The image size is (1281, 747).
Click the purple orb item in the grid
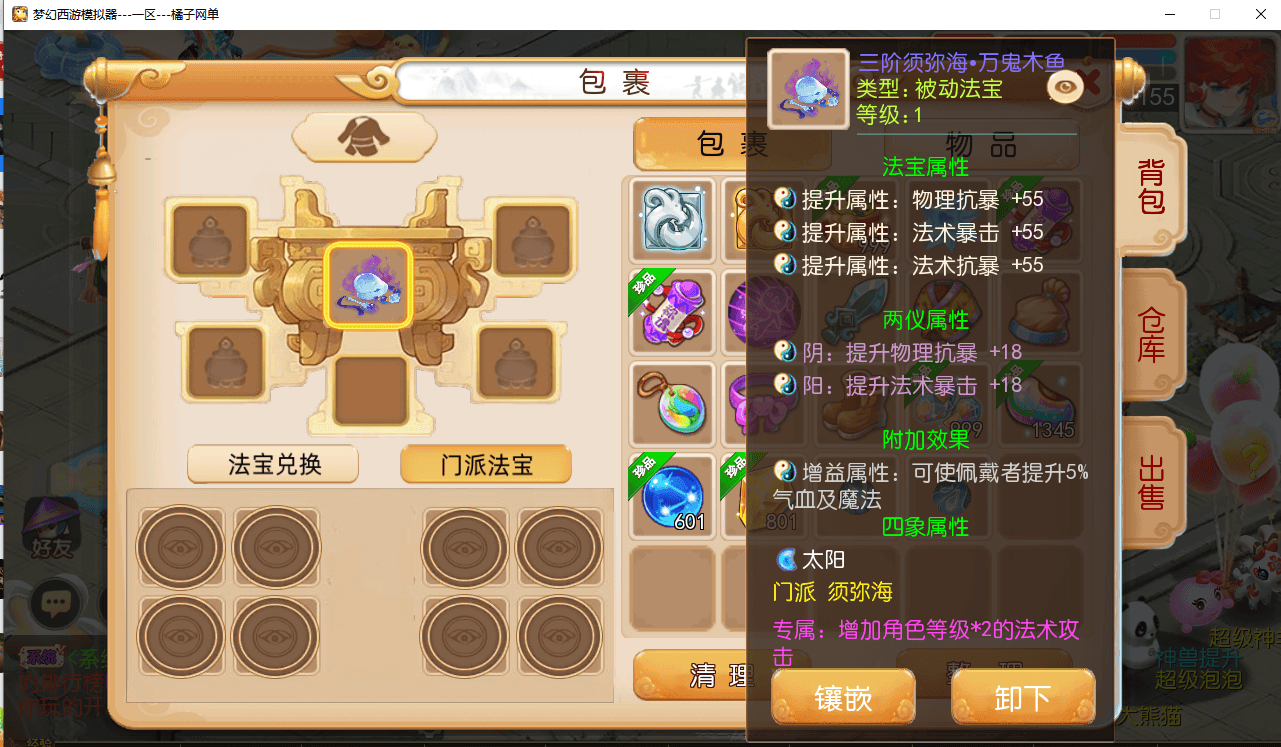764,311
